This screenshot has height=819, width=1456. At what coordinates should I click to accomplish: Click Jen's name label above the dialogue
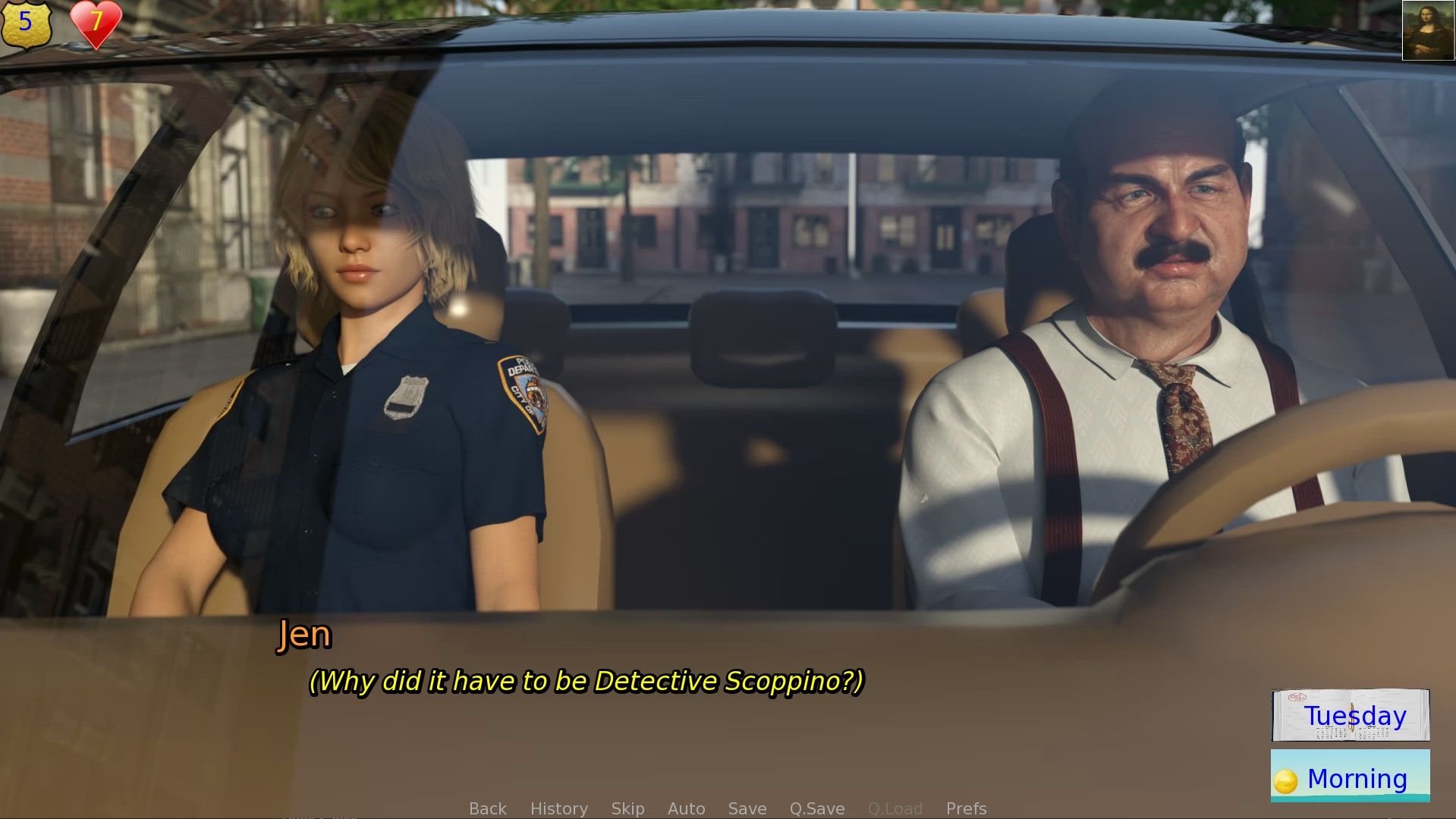[303, 635]
